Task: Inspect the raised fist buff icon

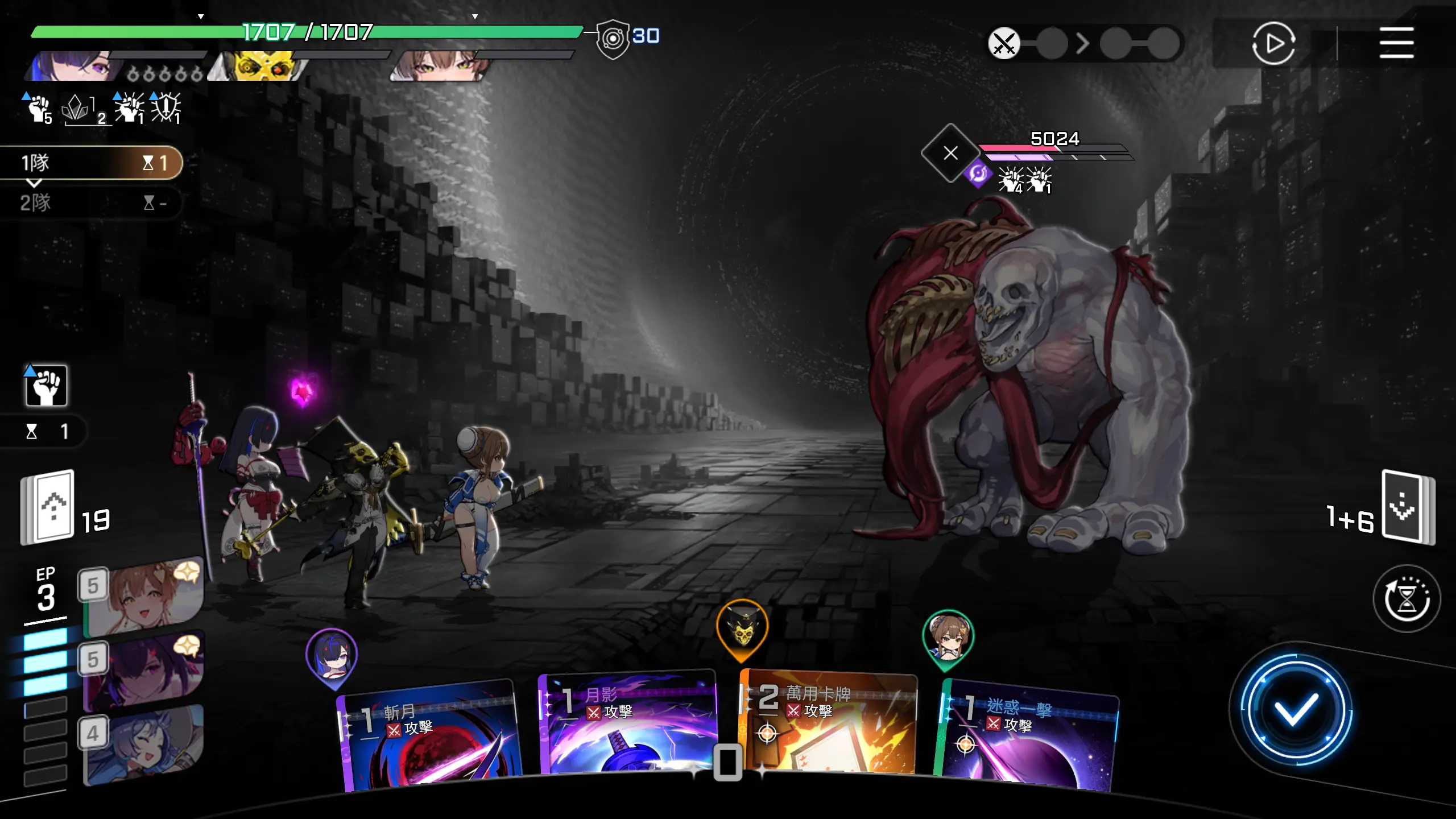Action: click(46, 386)
